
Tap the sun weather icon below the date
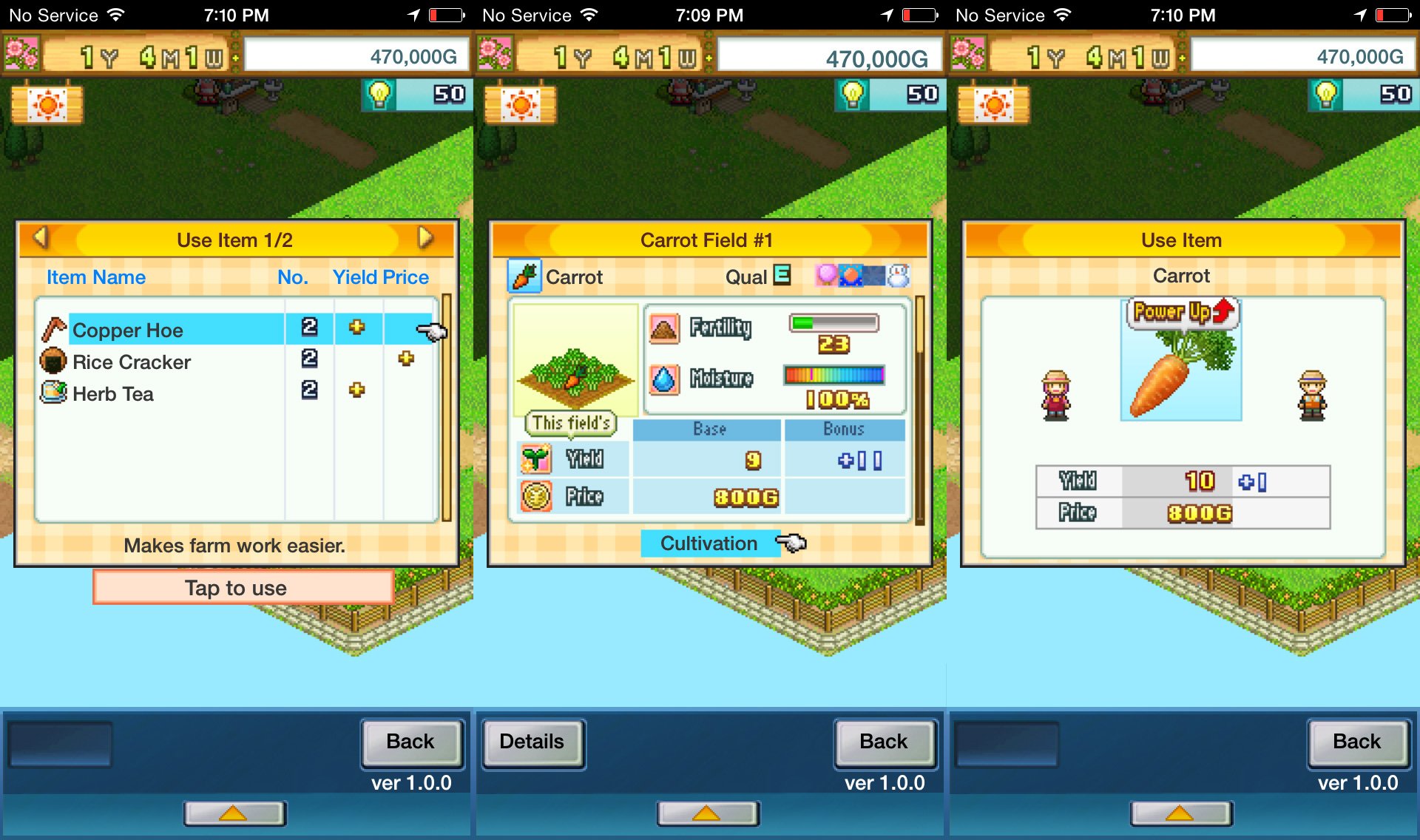pyautogui.click(x=47, y=104)
